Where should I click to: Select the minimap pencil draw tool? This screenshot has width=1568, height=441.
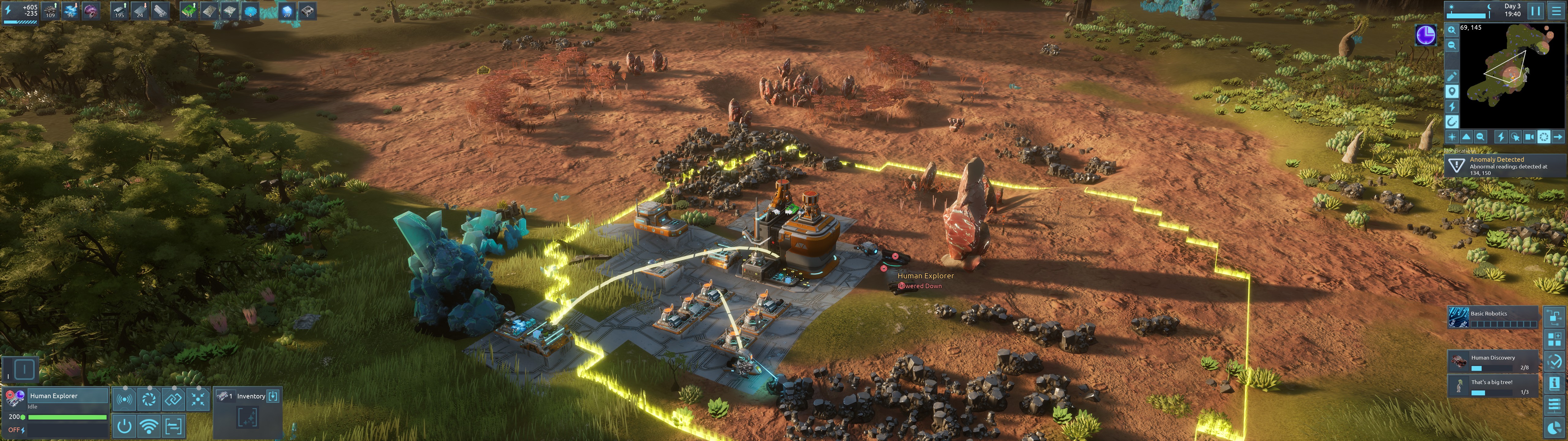[1452, 76]
